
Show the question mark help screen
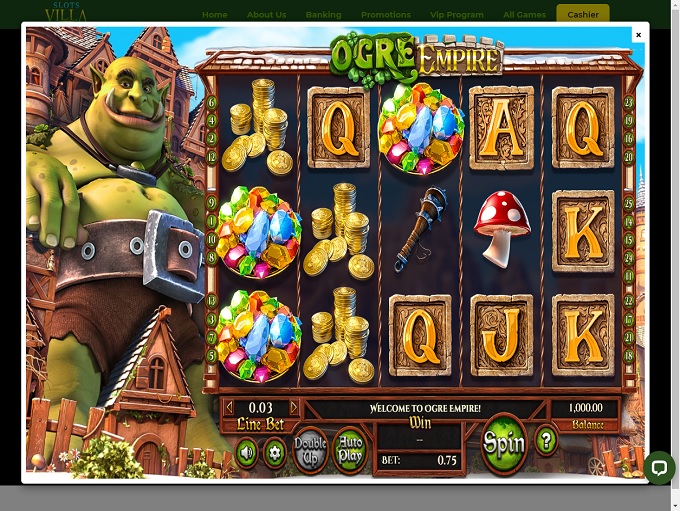[x=546, y=441]
